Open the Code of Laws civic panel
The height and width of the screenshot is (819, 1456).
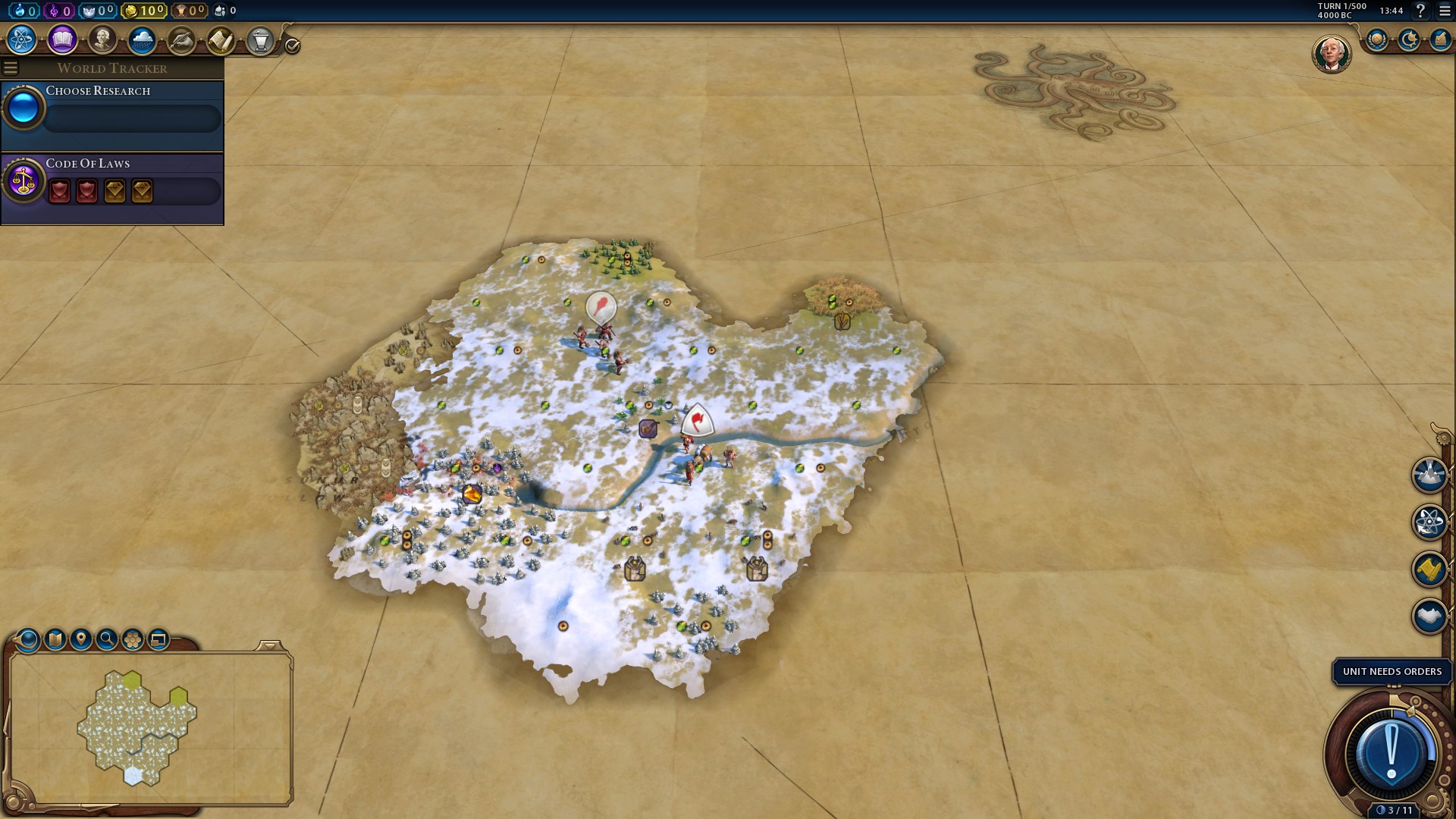112,186
